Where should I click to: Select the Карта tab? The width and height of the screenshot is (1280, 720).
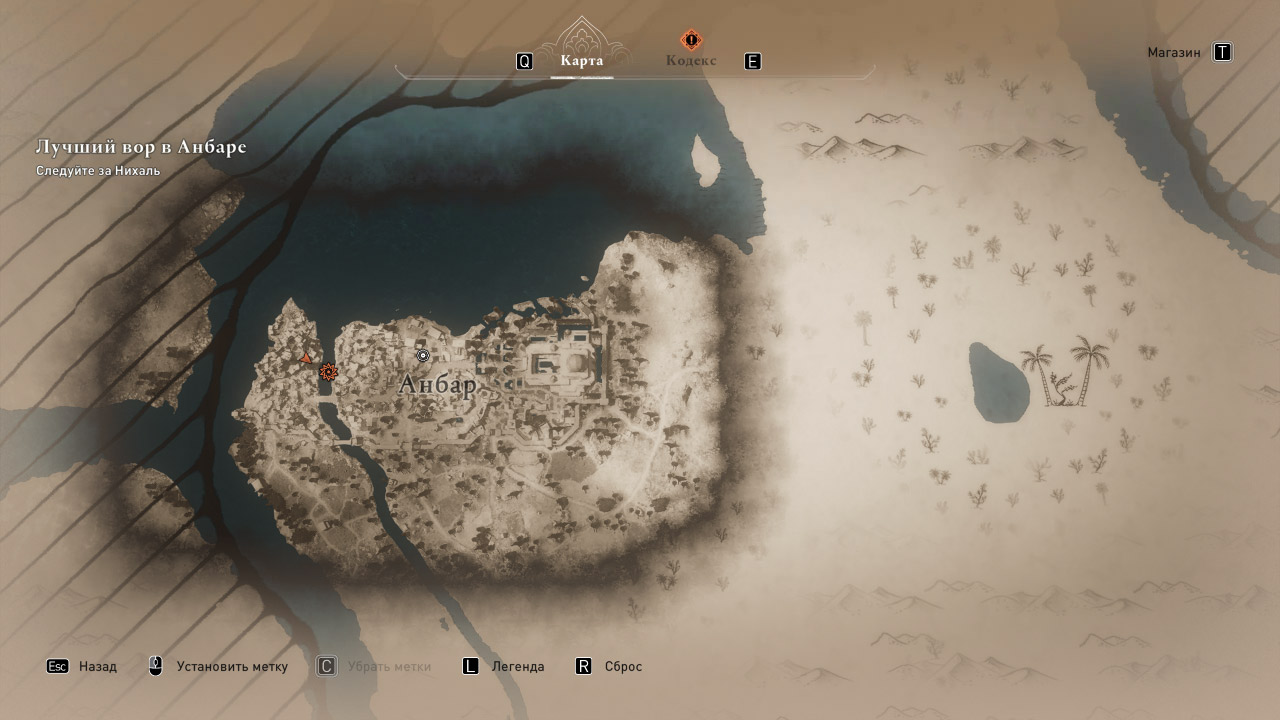(x=583, y=59)
